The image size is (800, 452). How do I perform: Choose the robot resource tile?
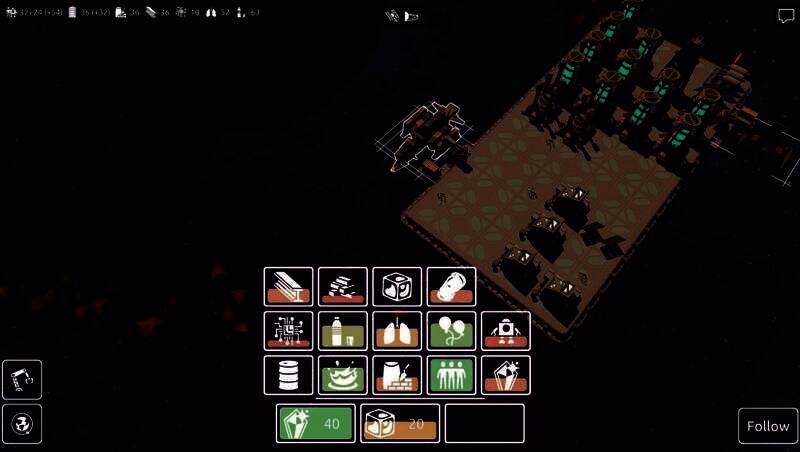(505, 331)
